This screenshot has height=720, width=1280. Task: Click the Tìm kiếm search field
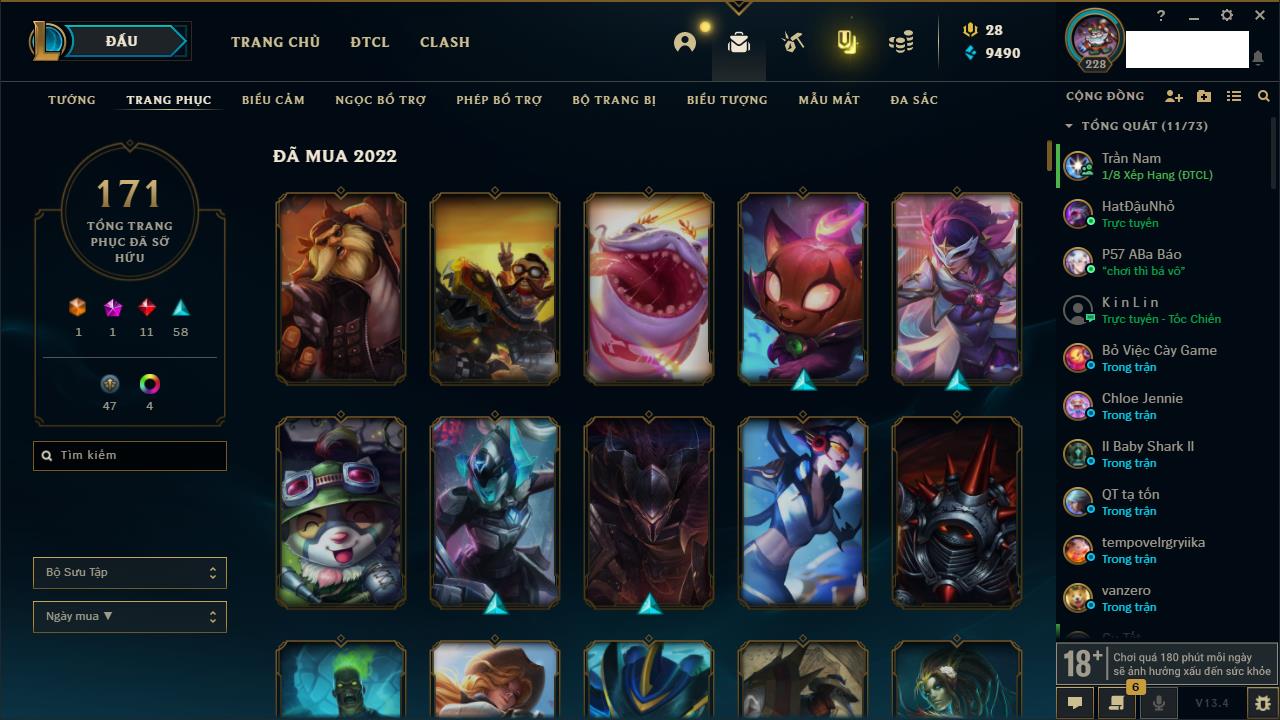(130, 456)
